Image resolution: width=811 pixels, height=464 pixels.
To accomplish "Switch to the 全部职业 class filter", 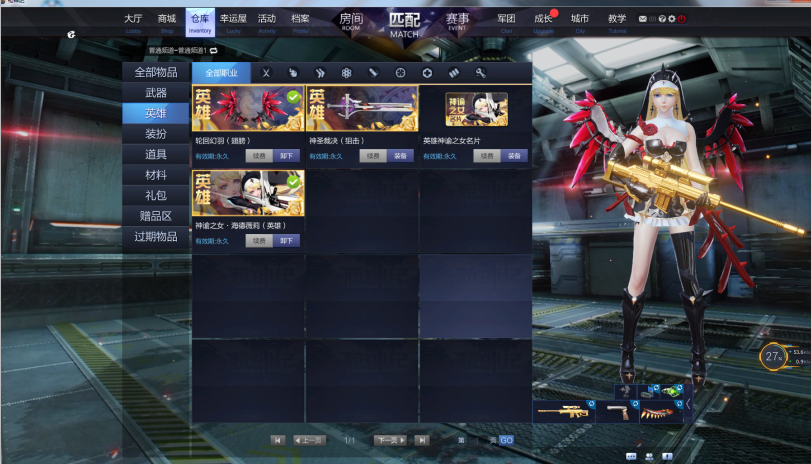I will [x=221, y=73].
